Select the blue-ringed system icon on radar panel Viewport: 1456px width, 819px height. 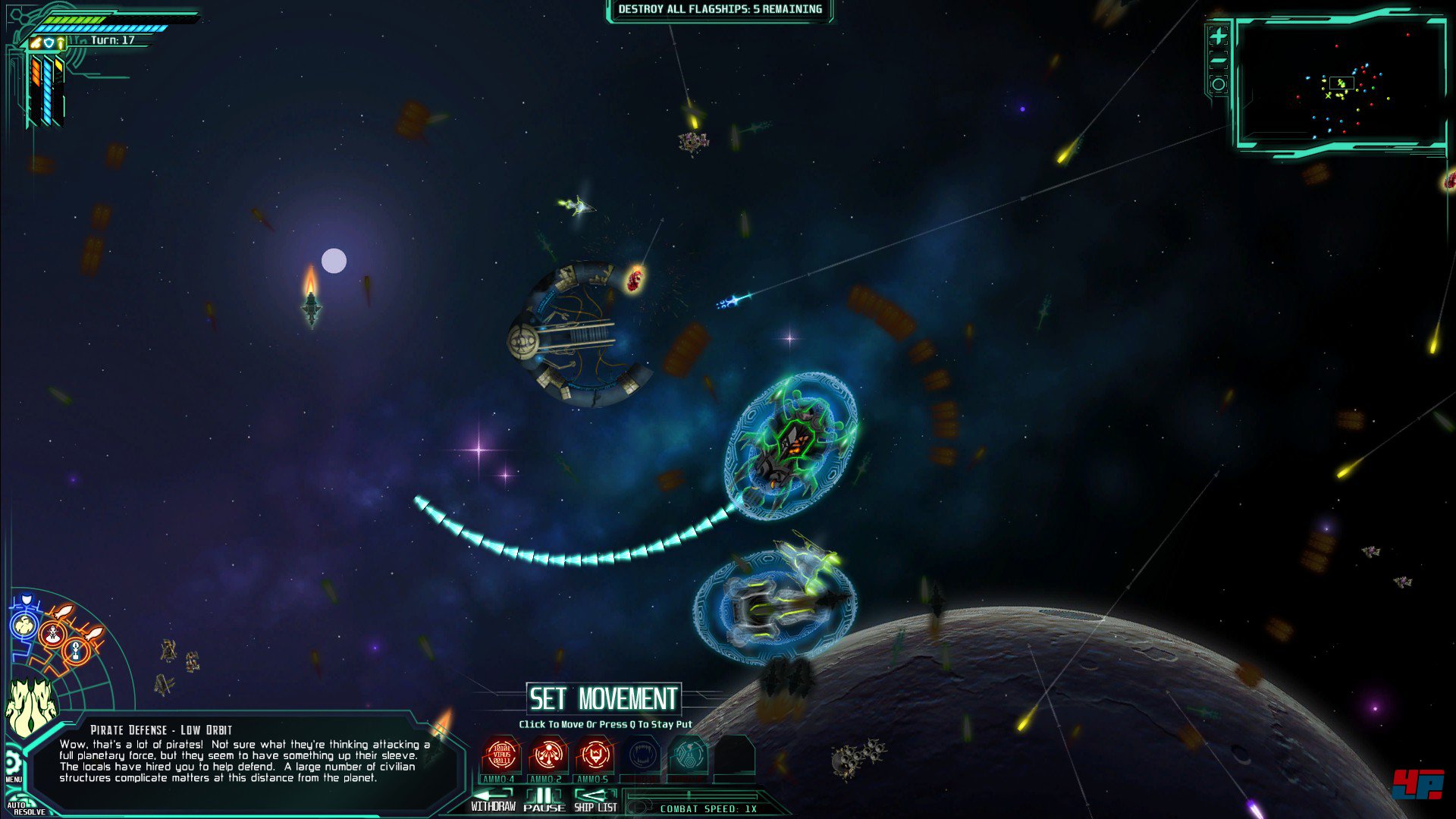[24, 626]
